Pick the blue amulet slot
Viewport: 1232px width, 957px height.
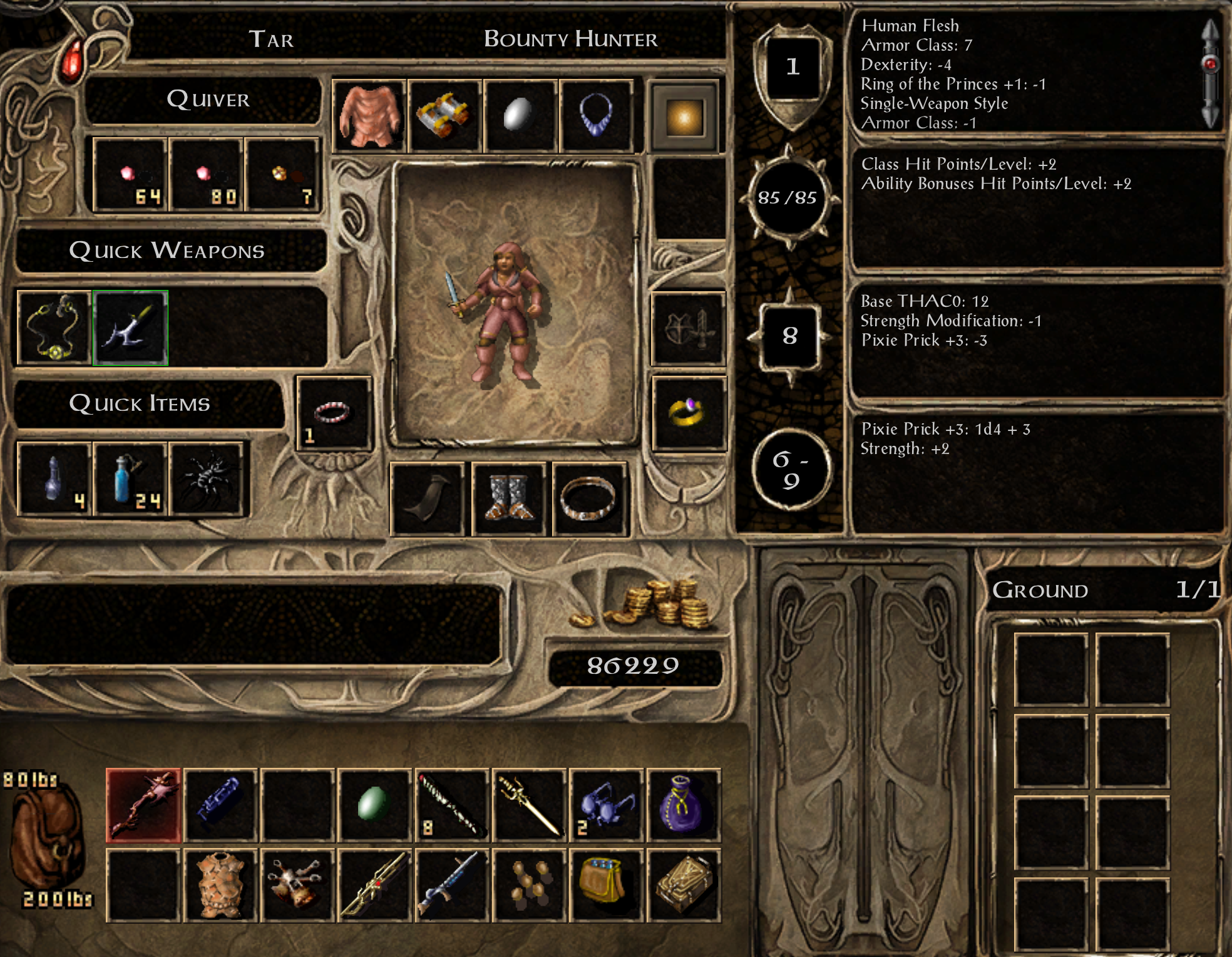tap(596, 116)
